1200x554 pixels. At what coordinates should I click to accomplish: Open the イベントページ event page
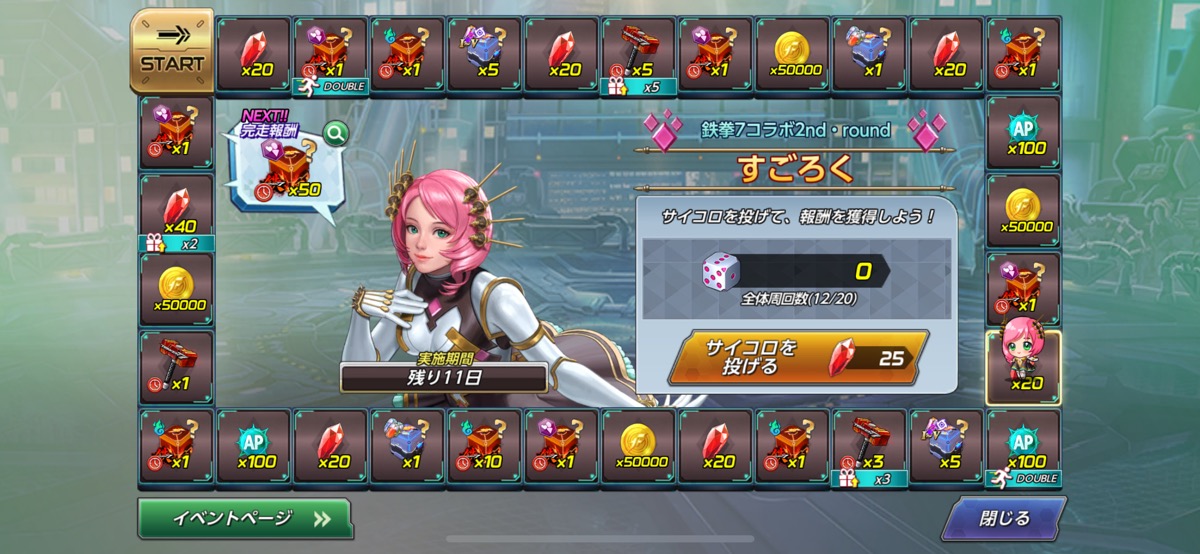point(245,518)
